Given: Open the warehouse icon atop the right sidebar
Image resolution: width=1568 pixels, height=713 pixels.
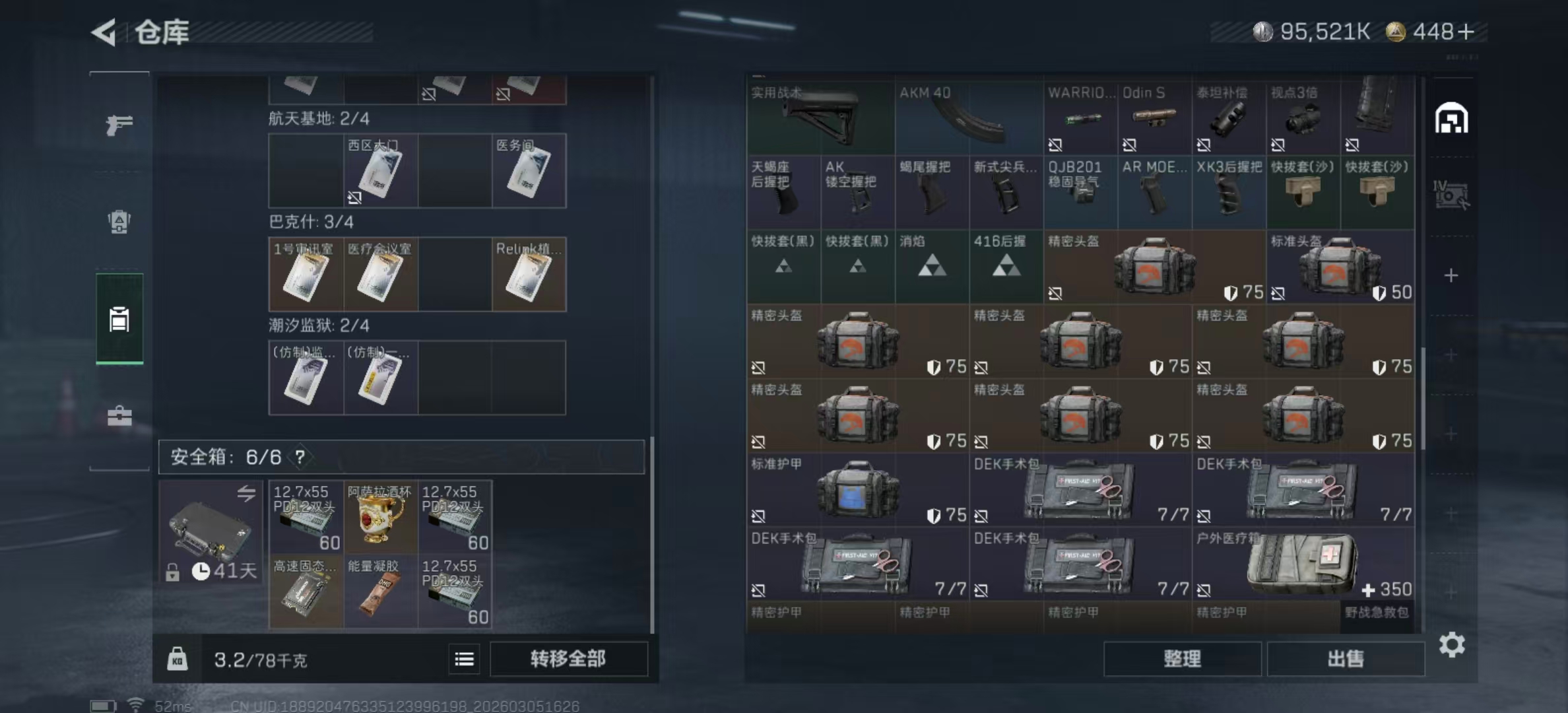Looking at the screenshot, I should (x=1451, y=118).
